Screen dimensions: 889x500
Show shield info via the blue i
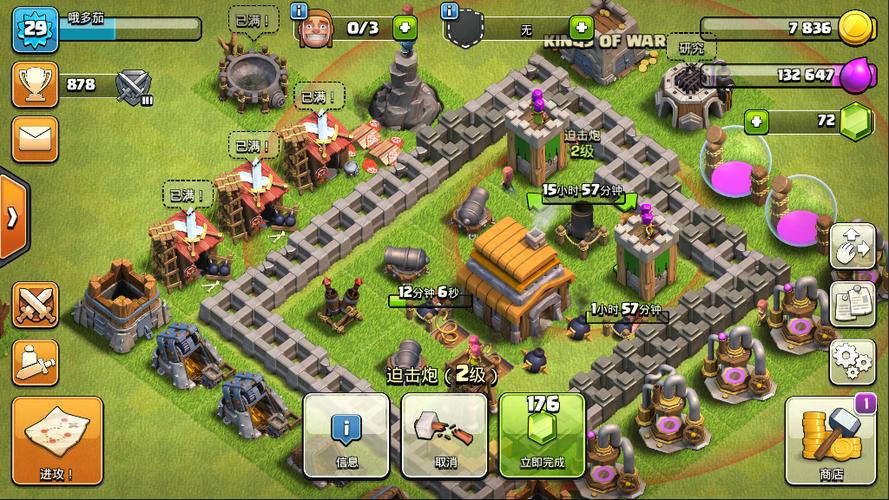click(x=449, y=11)
